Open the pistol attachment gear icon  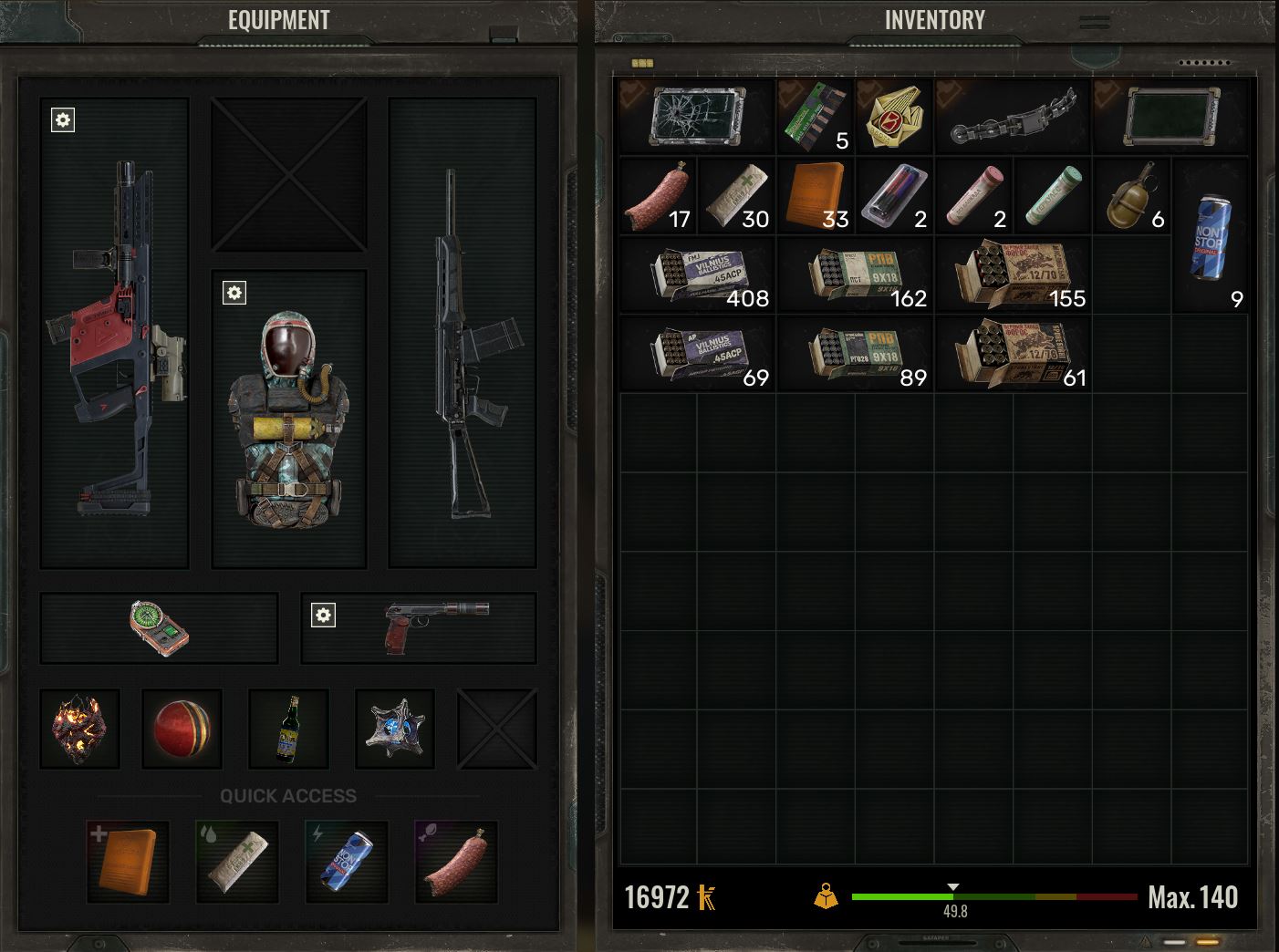pyautogui.click(x=323, y=615)
